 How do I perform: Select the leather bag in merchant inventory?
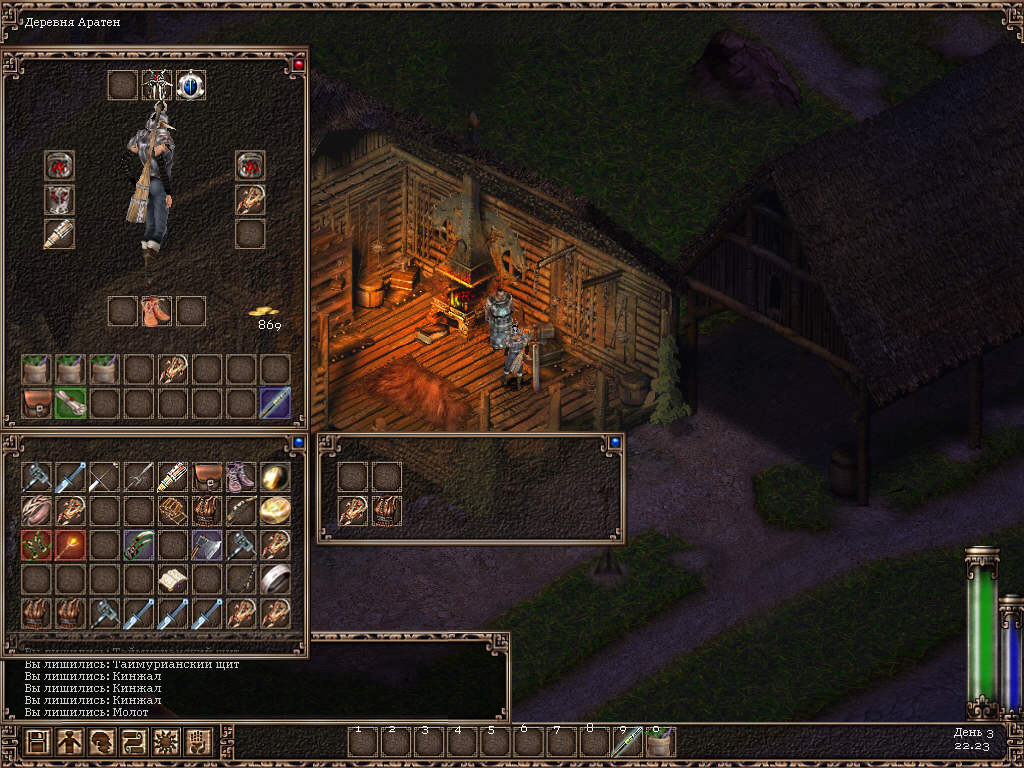207,477
